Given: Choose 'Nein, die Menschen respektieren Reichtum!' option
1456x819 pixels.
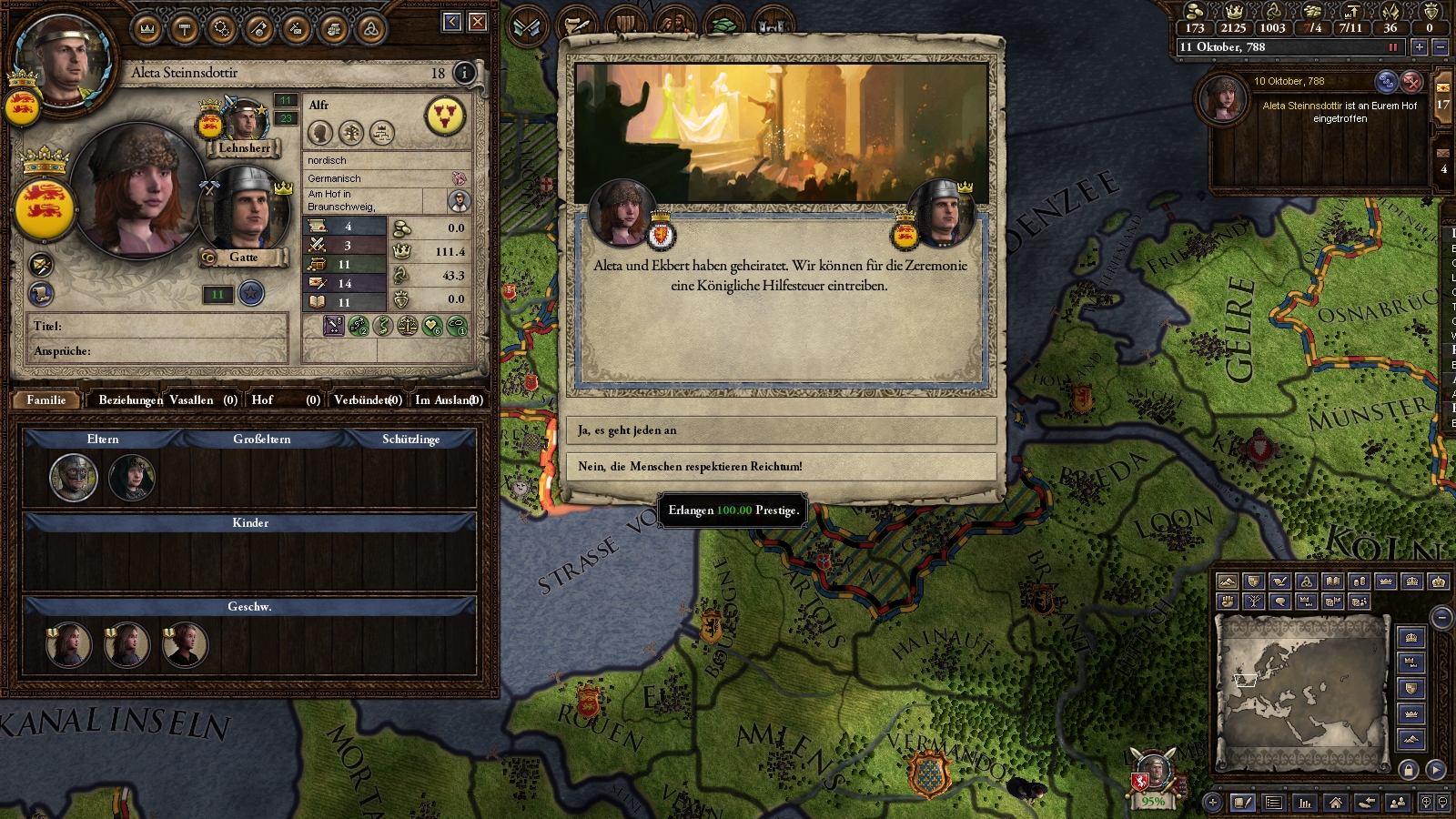Looking at the screenshot, I should [x=781, y=467].
